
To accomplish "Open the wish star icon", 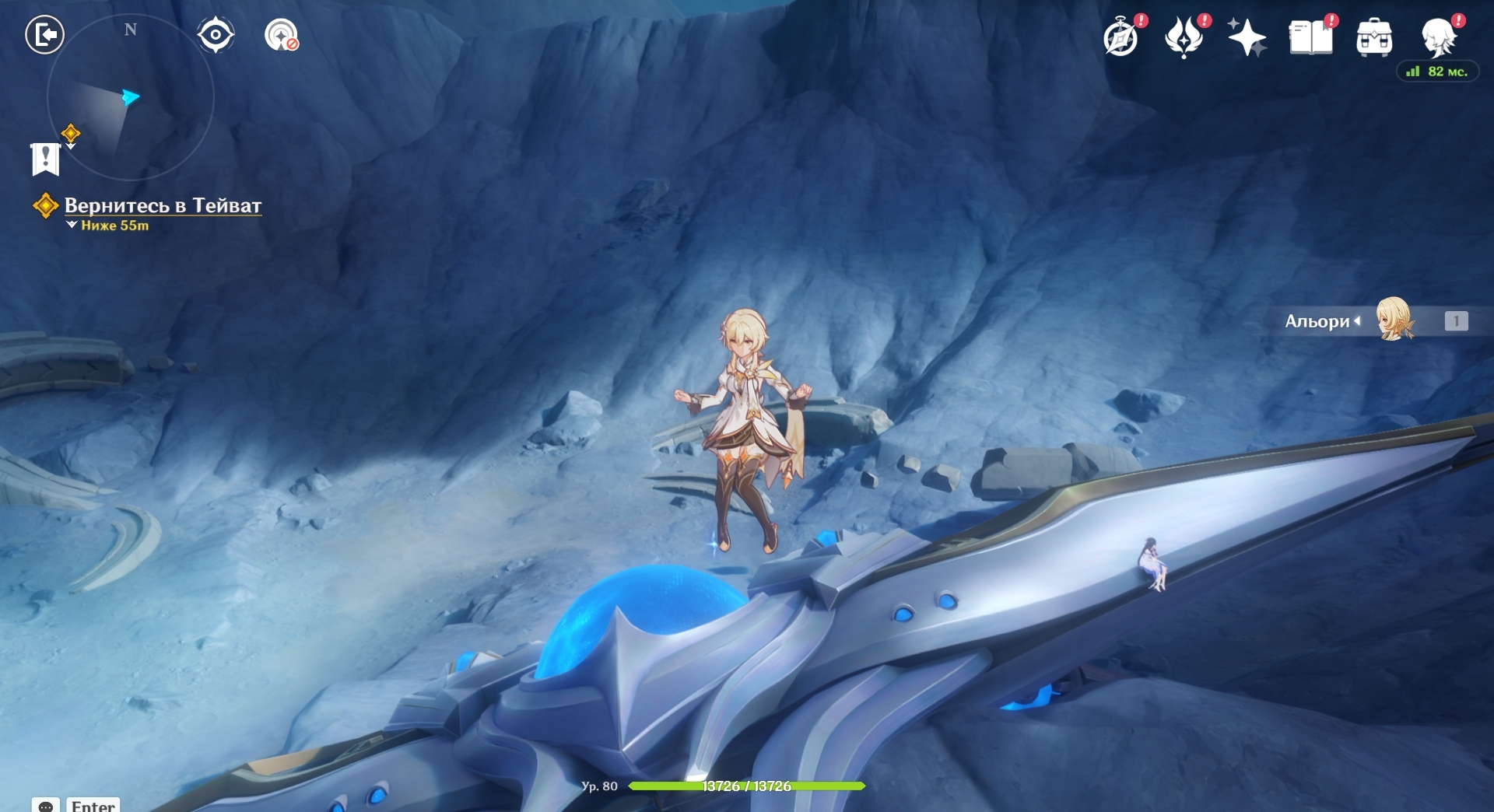I will [x=1247, y=37].
